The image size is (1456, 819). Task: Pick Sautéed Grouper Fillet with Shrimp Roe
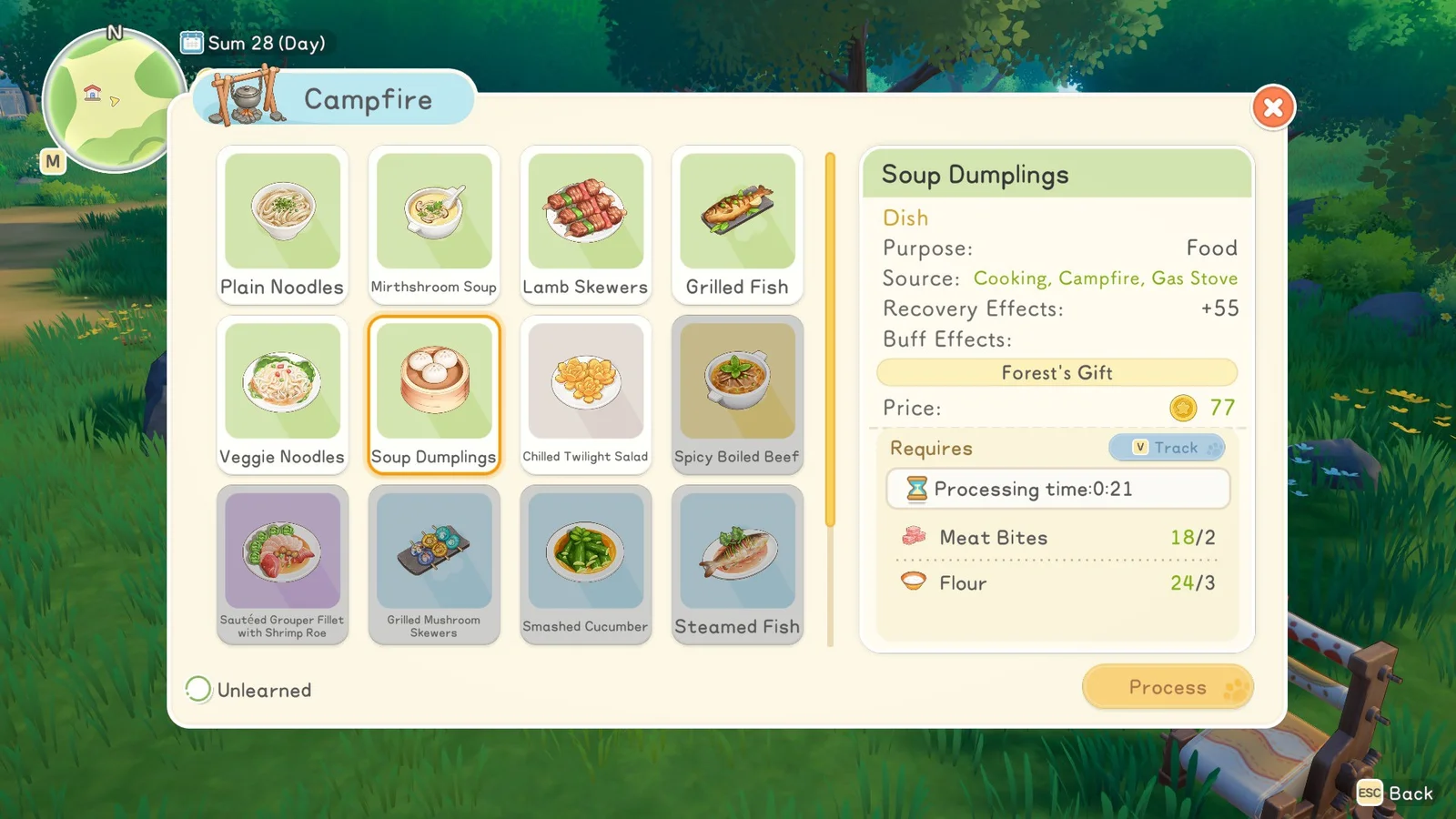click(282, 564)
